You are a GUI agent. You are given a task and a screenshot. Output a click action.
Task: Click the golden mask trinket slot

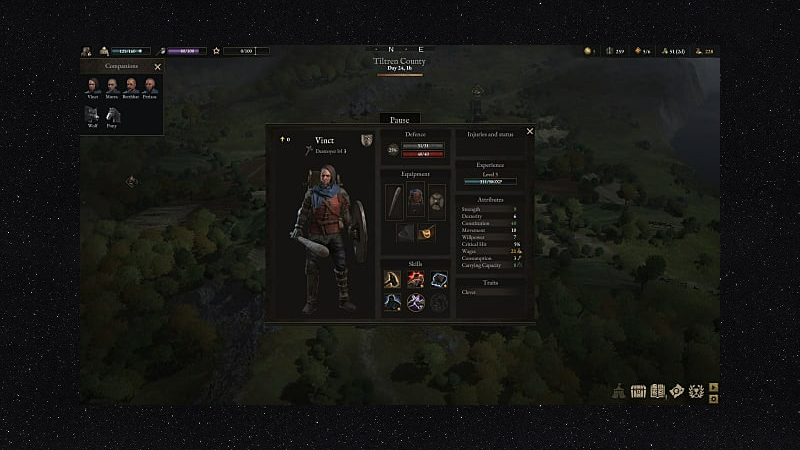pyautogui.click(x=426, y=232)
